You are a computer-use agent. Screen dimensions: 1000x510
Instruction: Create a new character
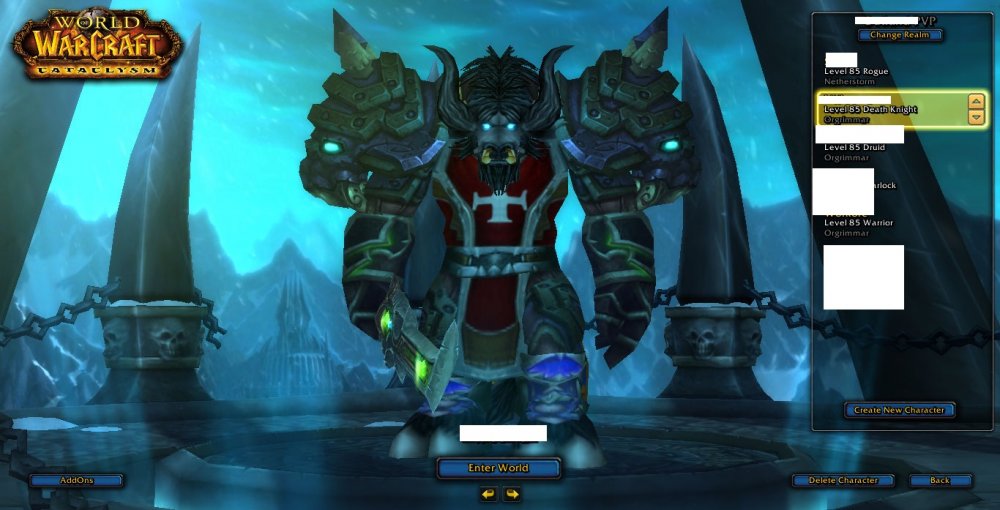tap(899, 410)
